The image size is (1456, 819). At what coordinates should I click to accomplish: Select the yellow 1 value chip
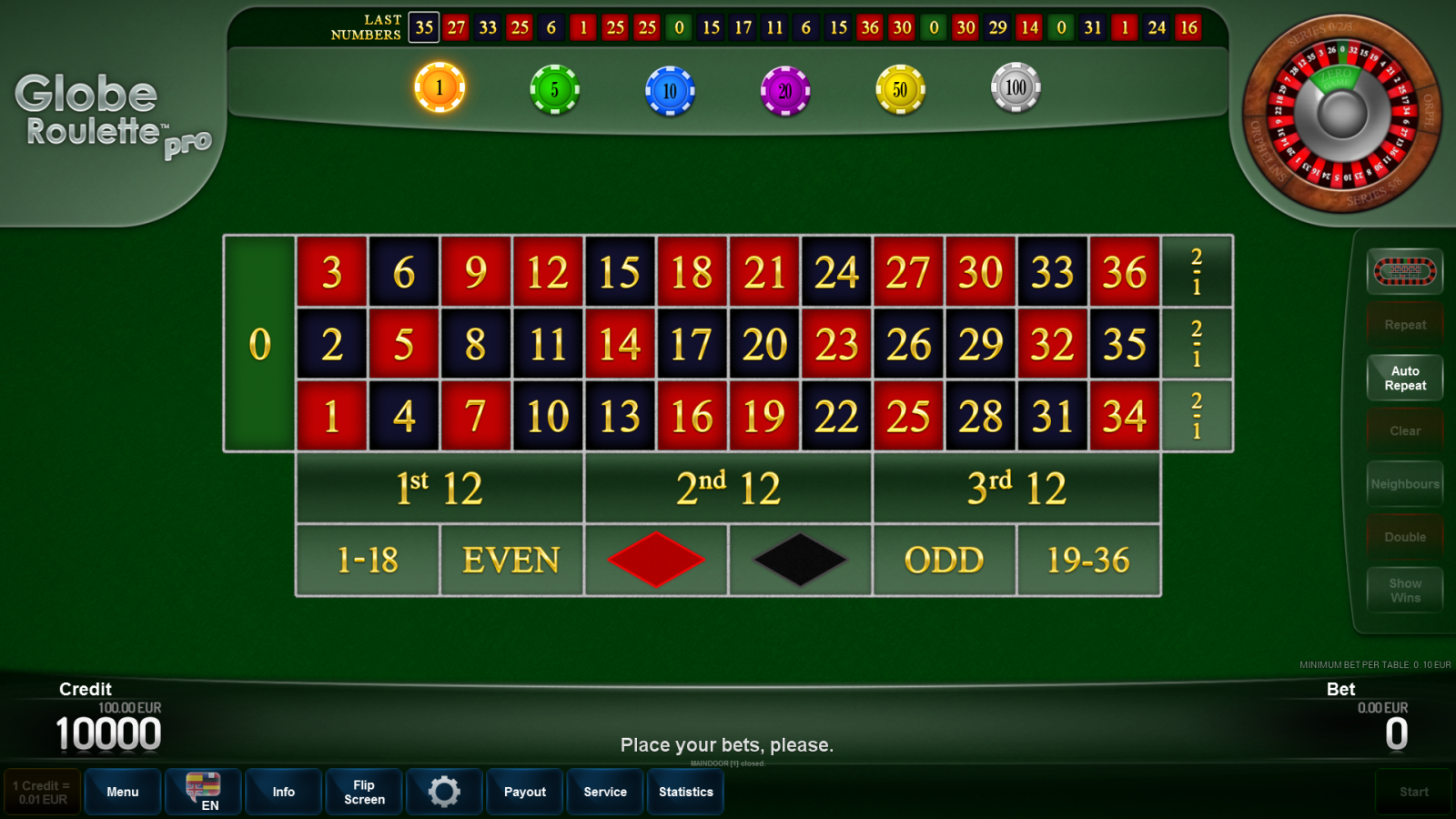440,88
